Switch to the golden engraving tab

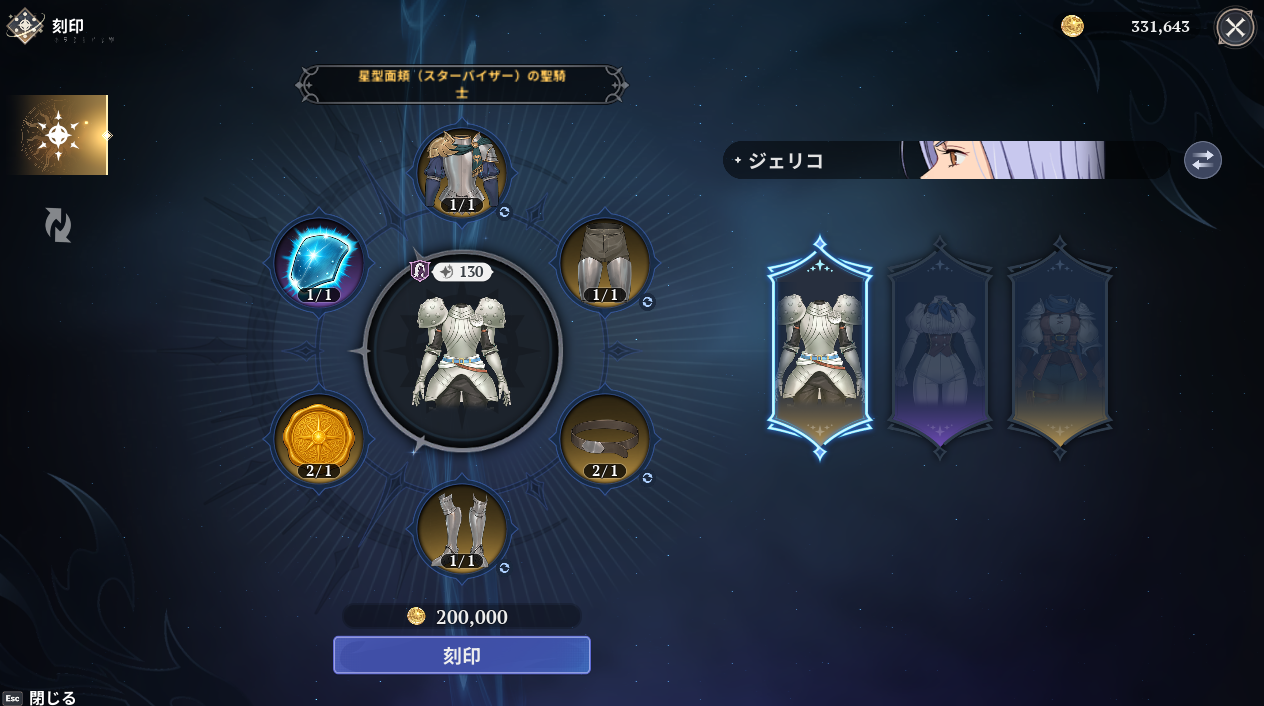click(59, 135)
